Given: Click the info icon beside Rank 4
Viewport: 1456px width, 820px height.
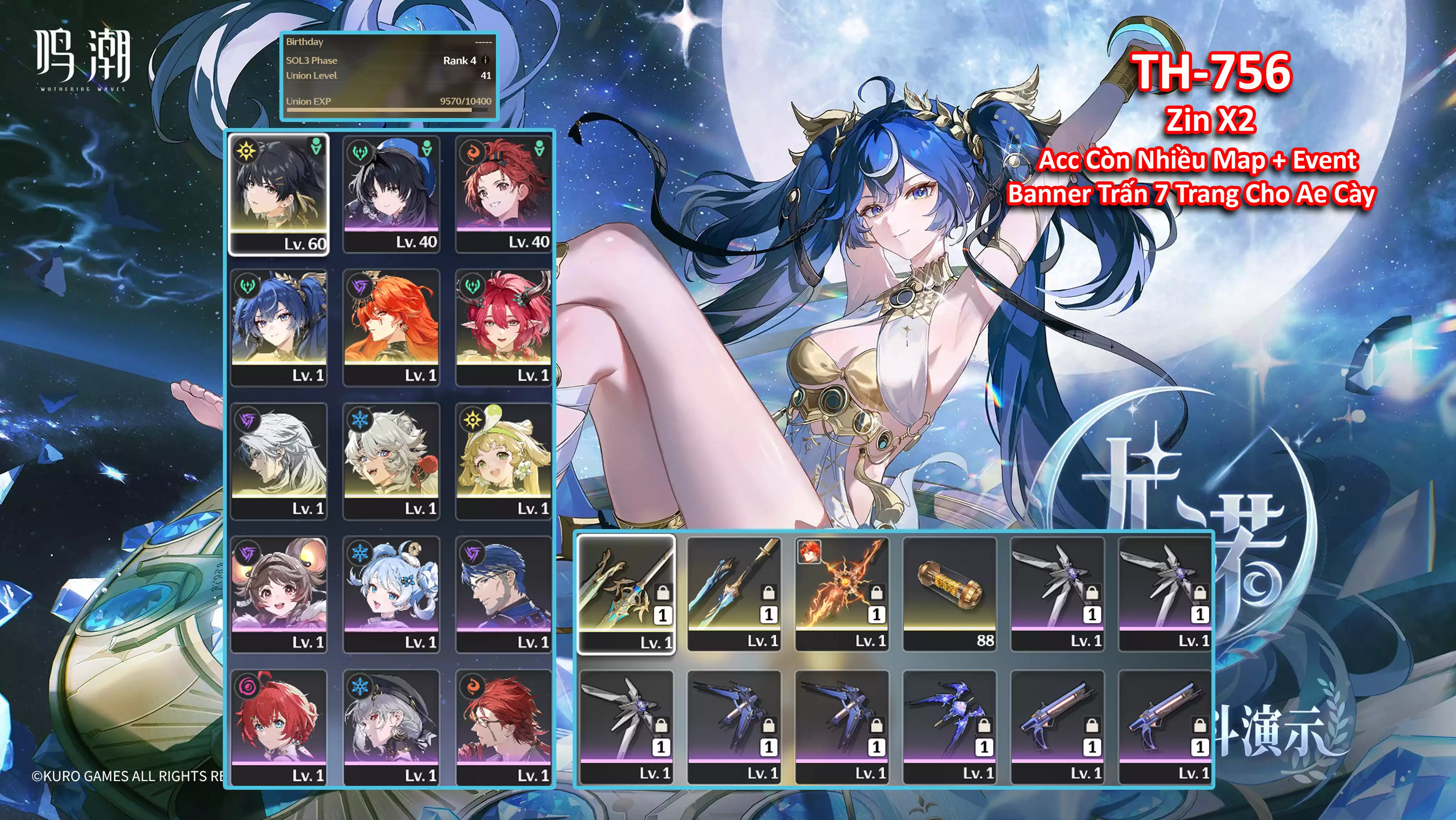Looking at the screenshot, I should tap(486, 60).
